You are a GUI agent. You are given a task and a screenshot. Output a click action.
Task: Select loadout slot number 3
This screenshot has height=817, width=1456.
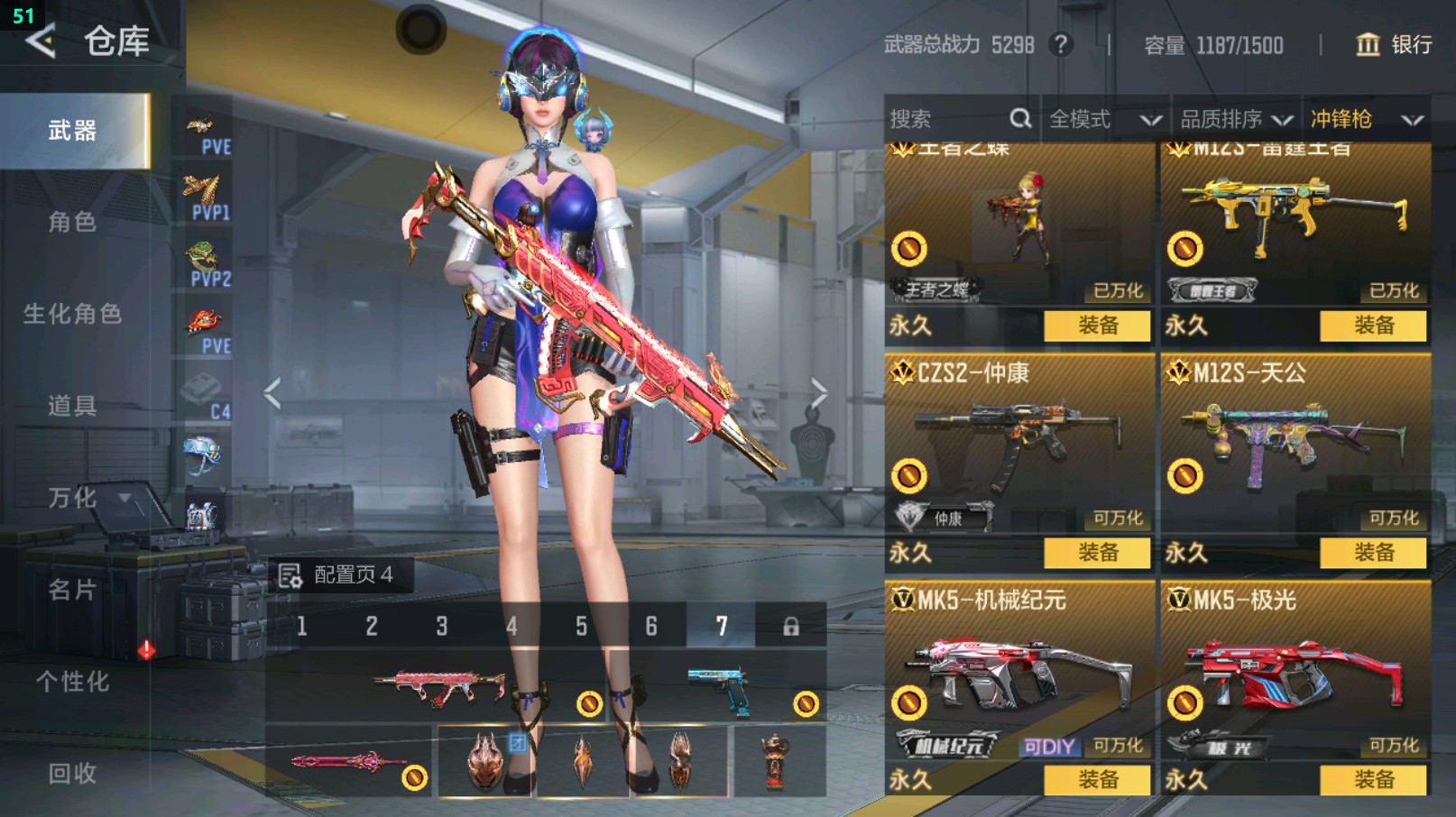coord(441,626)
